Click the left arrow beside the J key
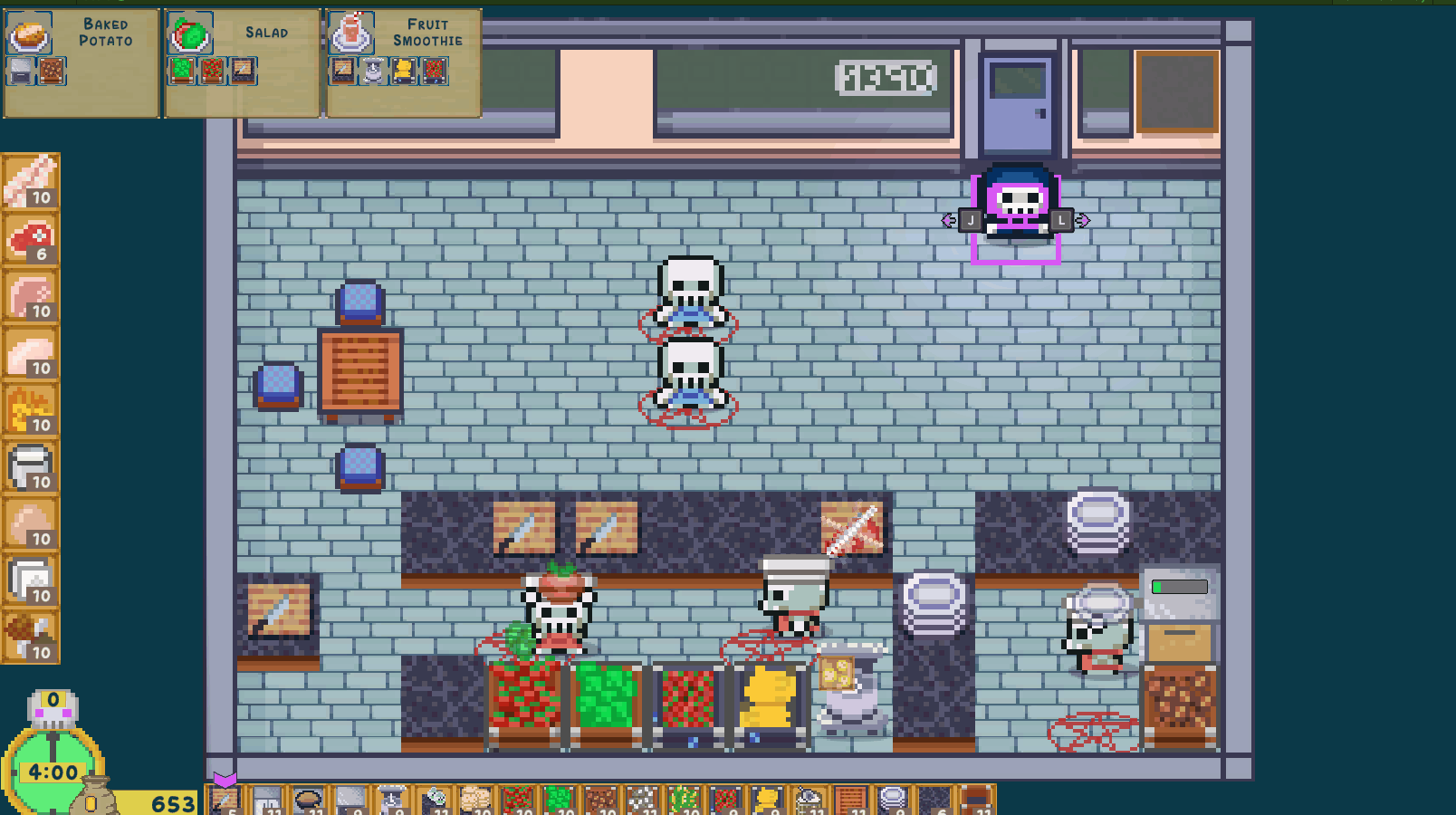The width and height of the screenshot is (1456, 815). pos(947,219)
